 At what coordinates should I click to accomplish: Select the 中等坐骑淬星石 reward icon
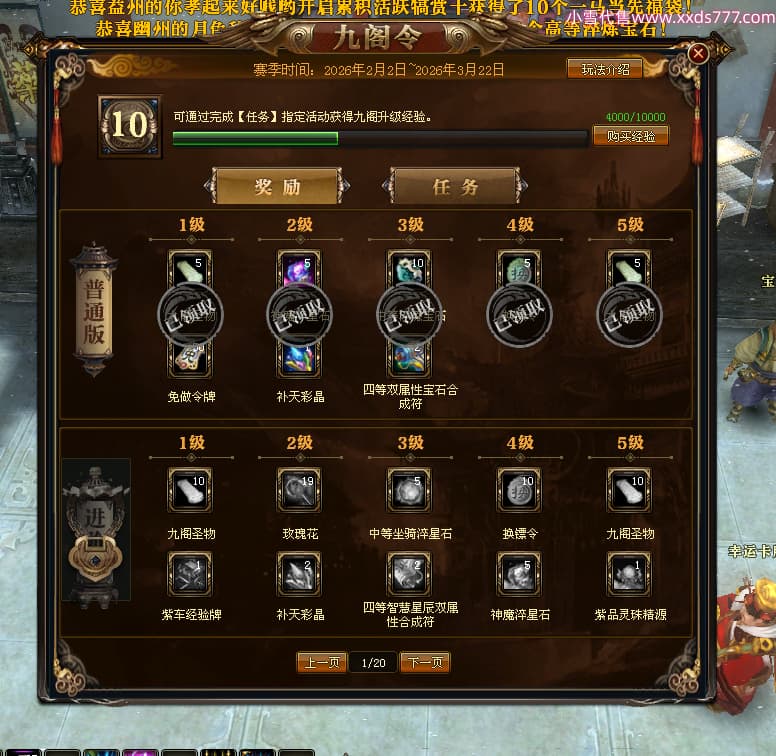(409, 490)
